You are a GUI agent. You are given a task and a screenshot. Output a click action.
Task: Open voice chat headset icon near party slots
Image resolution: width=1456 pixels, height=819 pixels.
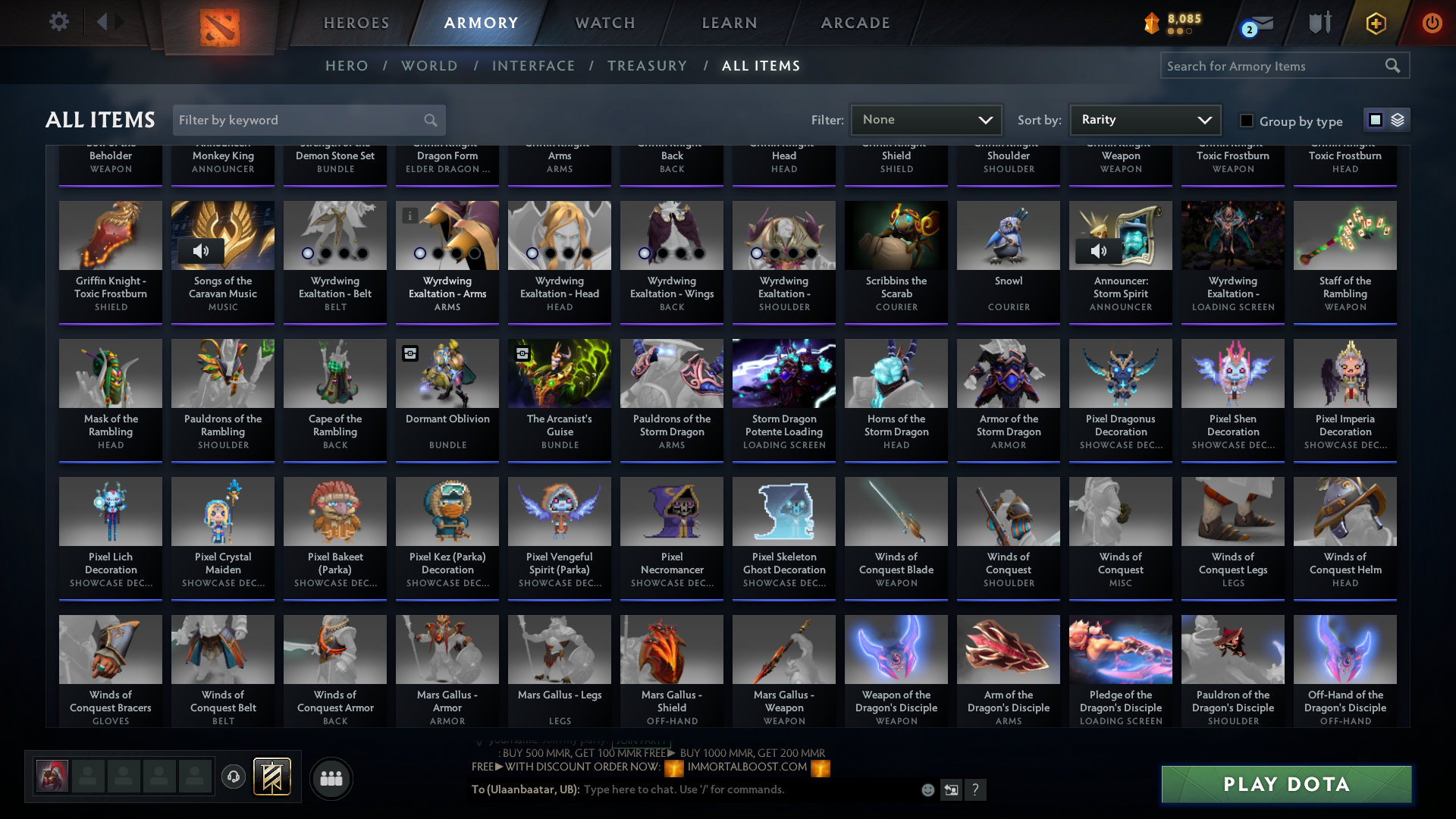pos(234,776)
